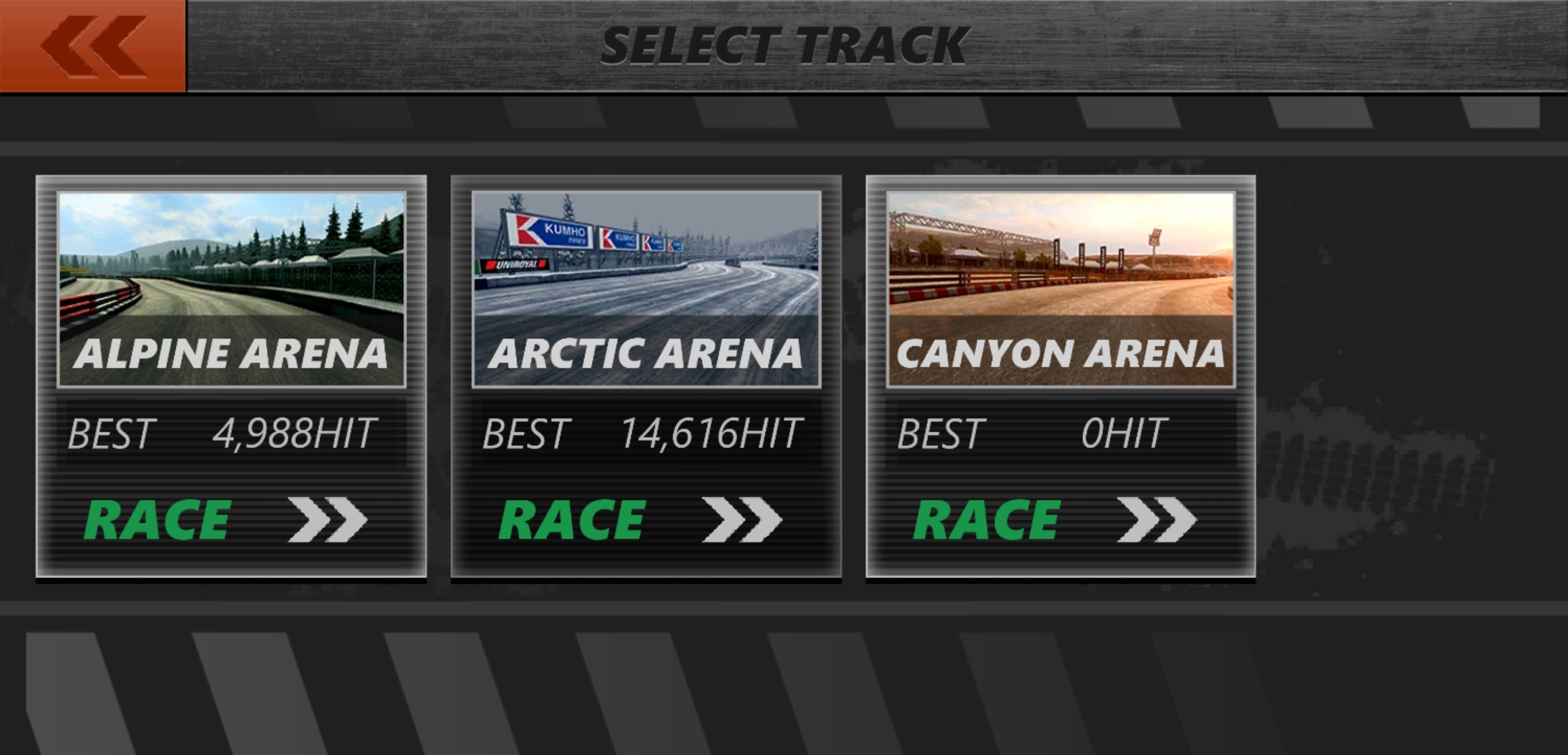Select the Alpine Arena track thumbnail
This screenshot has height=755, width=1568.
[x=231, y=289]
